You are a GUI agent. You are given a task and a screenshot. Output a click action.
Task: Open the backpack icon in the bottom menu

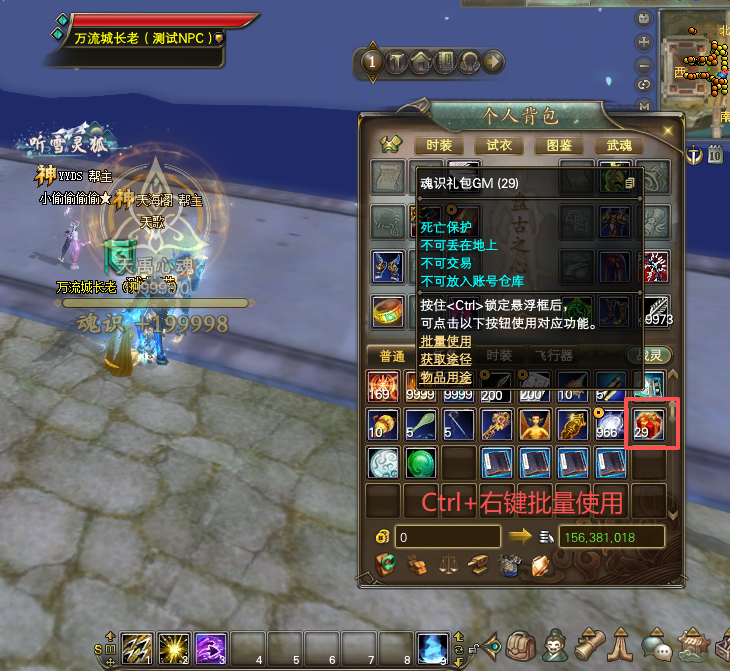pos(519,643)
